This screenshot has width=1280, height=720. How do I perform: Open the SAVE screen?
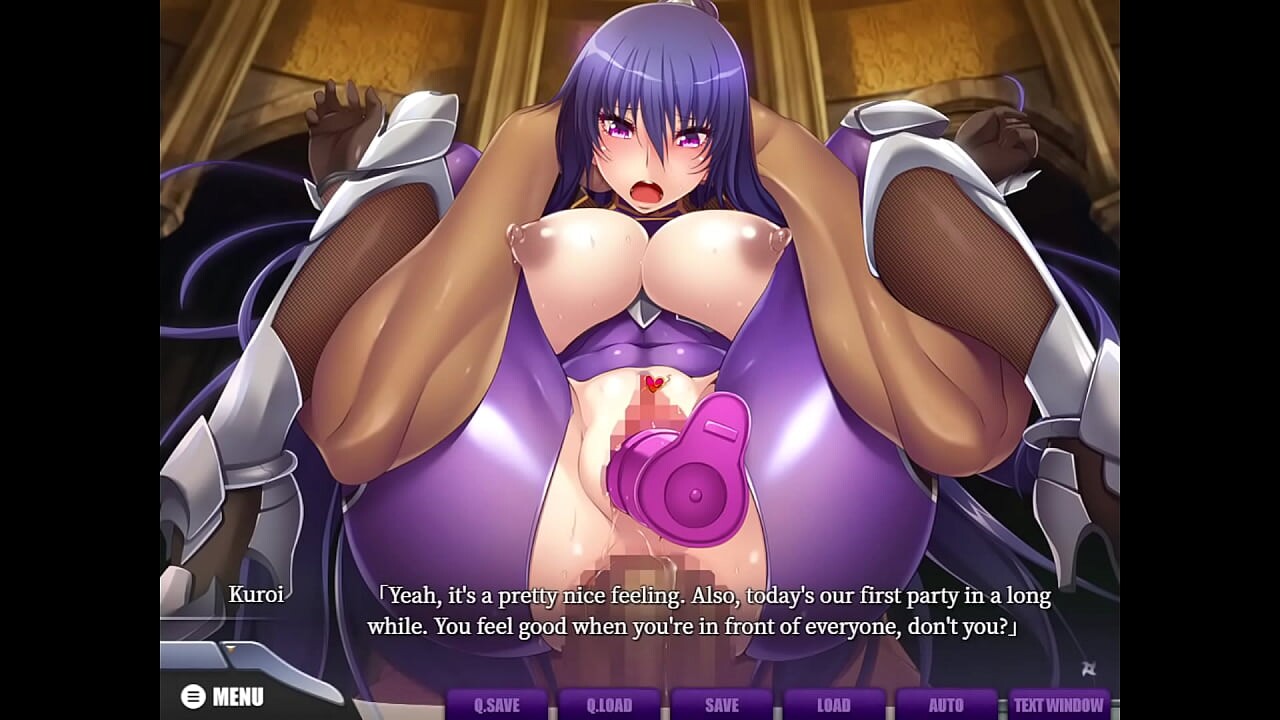(x=721, y=704)
